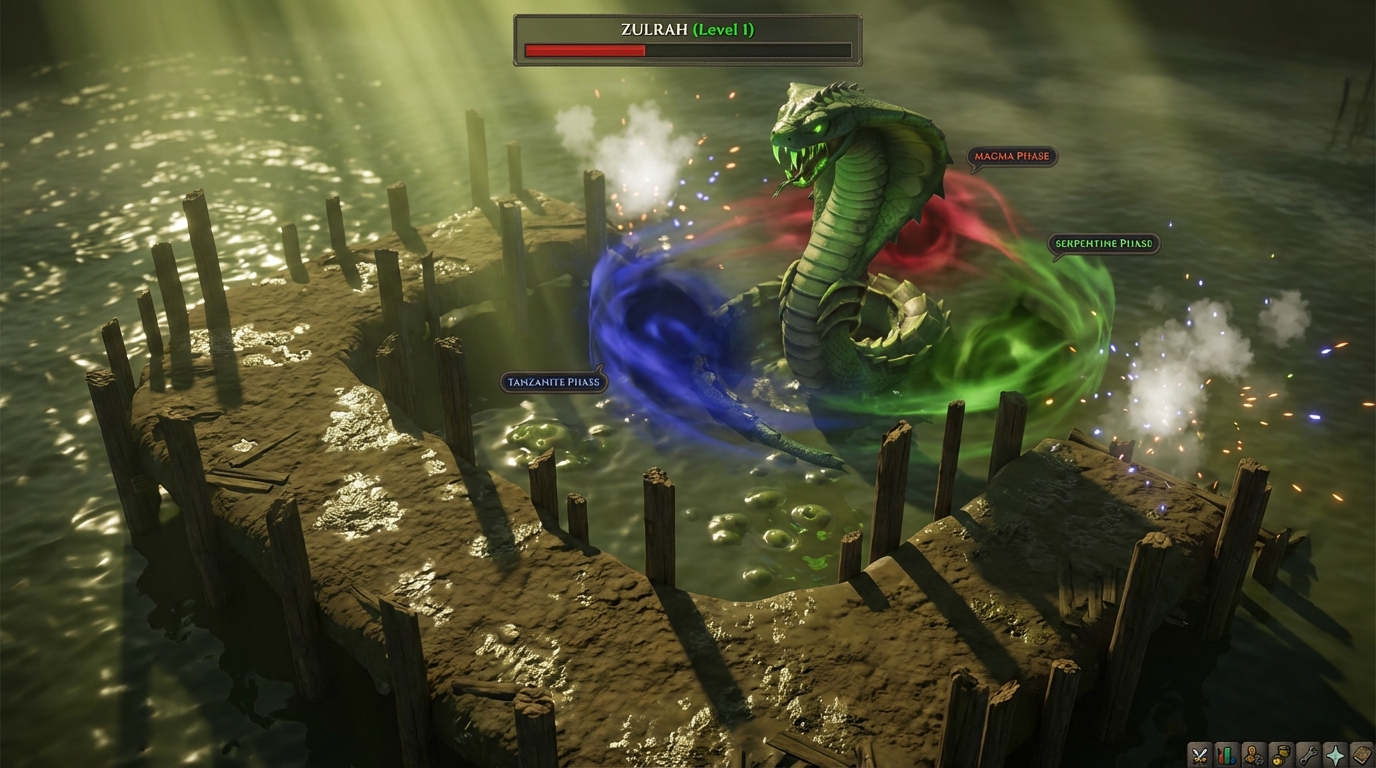1376x768 pixels.
Task: Open the skills stats bar-chart tab
Action: [x=1226, y=755]
